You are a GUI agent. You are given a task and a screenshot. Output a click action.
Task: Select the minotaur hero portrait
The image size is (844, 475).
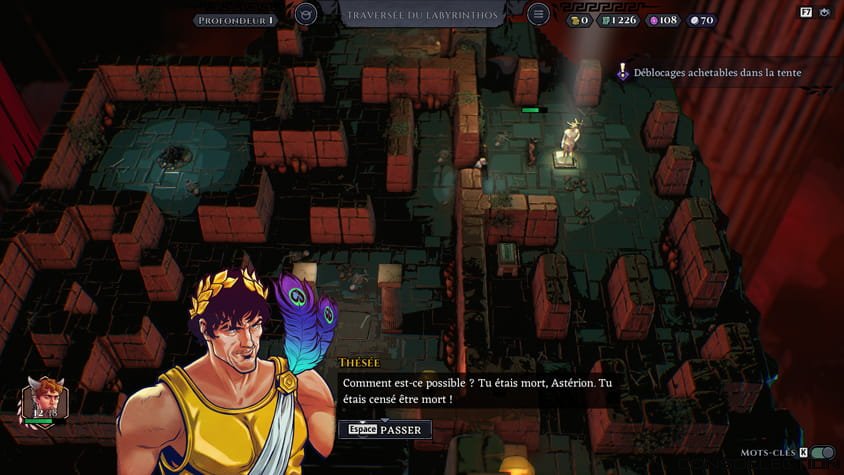tap(43, 398)
